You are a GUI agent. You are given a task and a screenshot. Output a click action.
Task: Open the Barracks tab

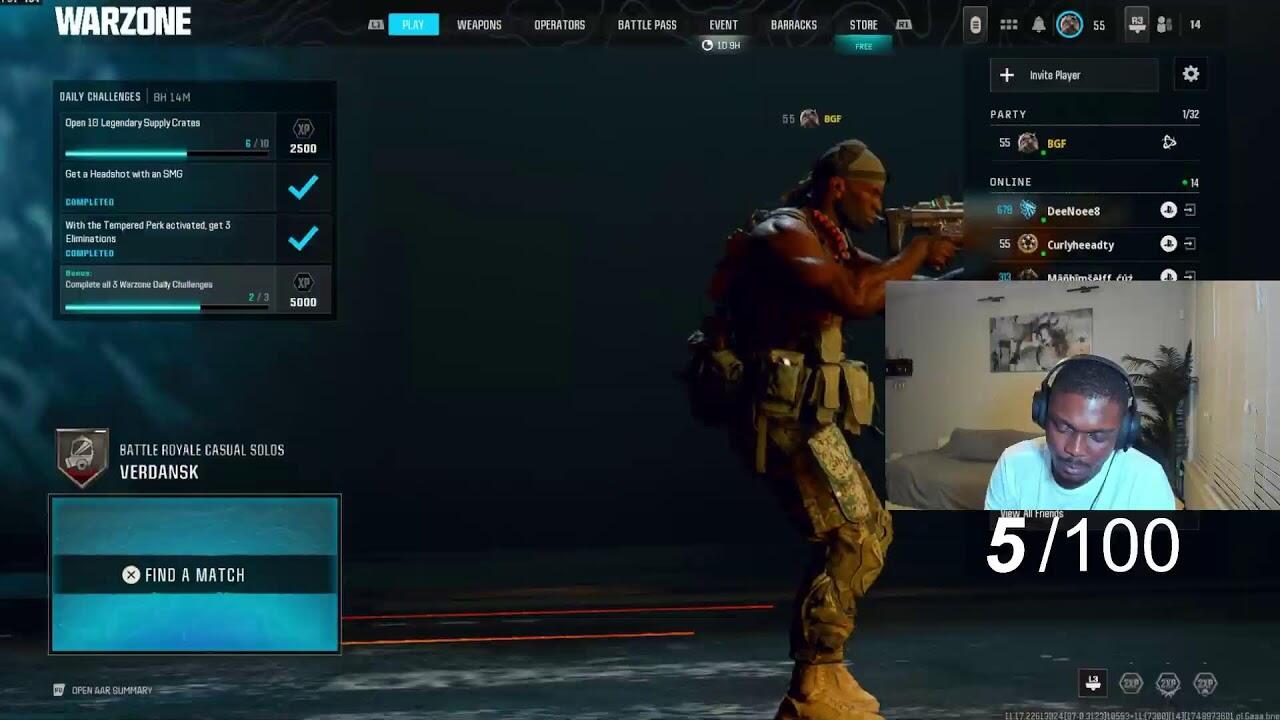point(793,25)
